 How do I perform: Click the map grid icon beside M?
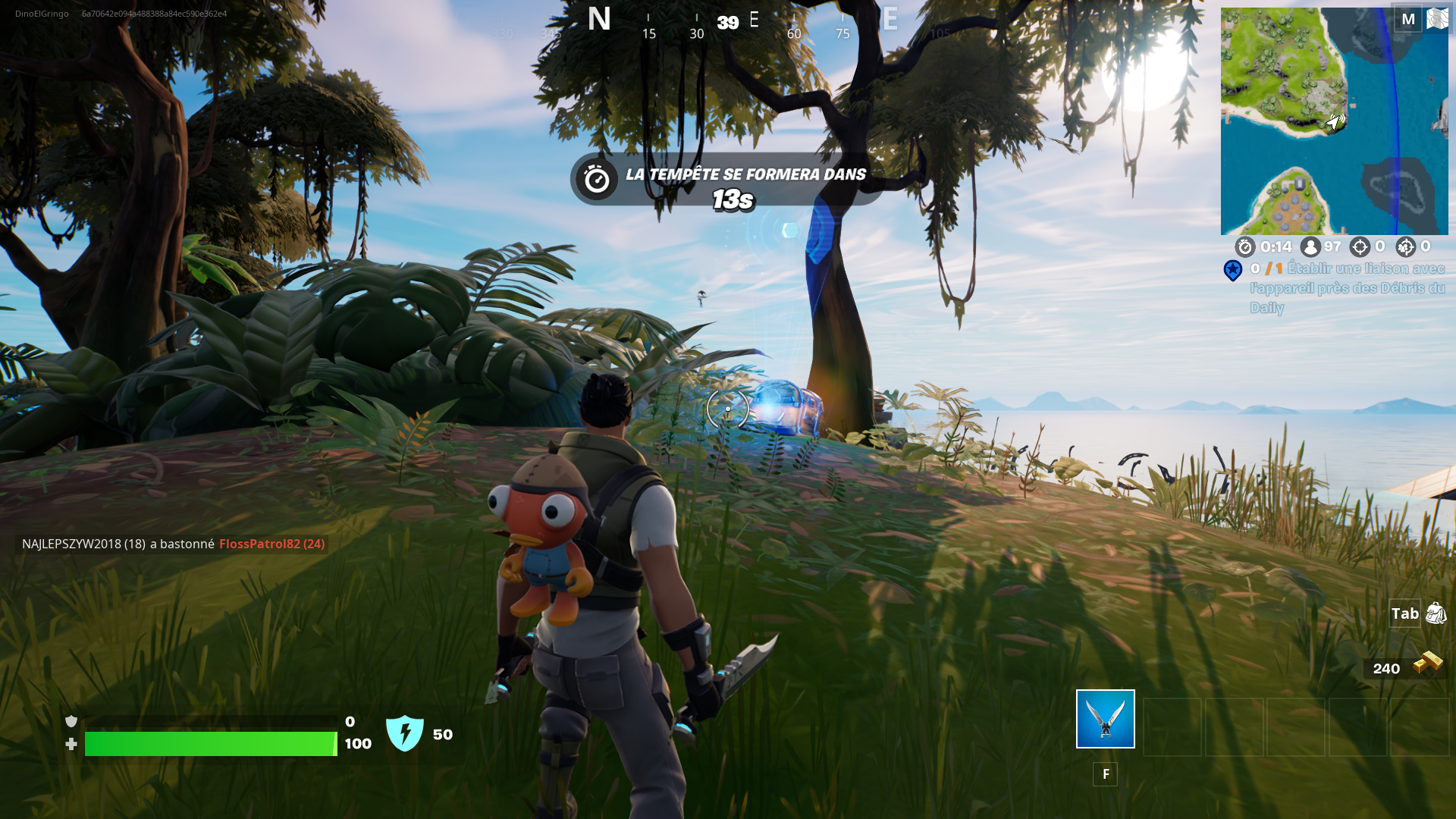tap(1437, 19)
